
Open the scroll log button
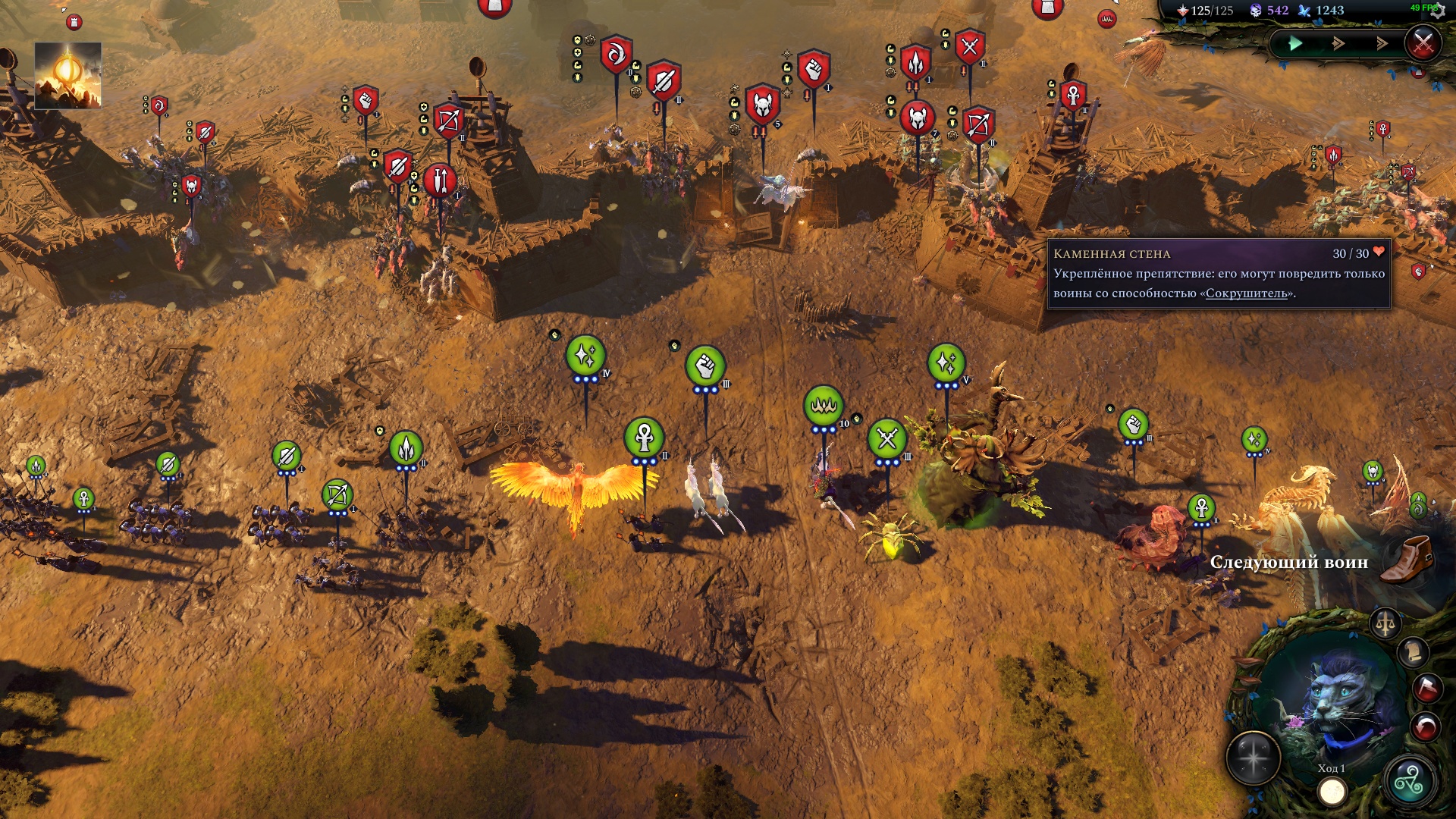coord(1413,652)
